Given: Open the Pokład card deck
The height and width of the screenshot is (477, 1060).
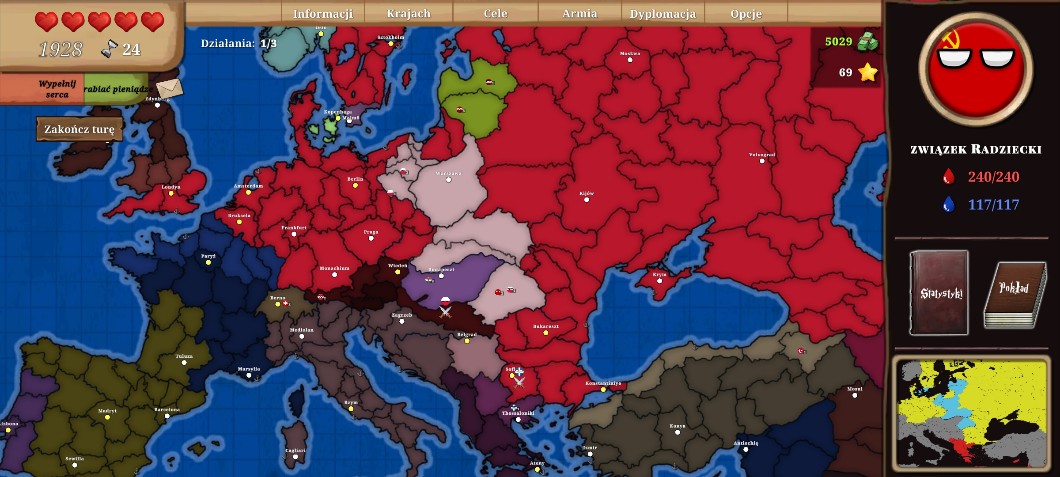Looking at the screenshot, I should (x=1014, y=294).
